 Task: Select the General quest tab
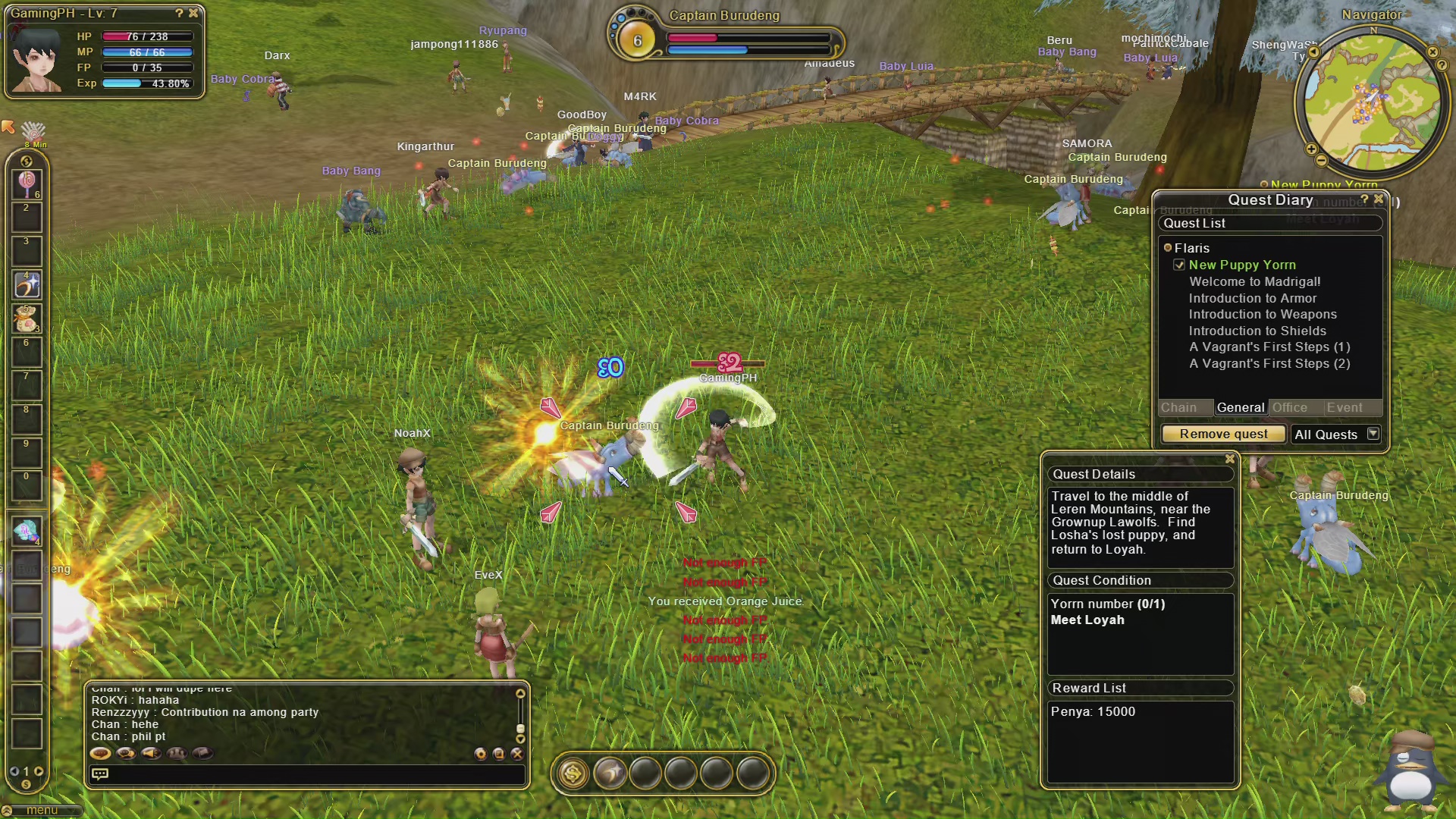pos(1240,407)
